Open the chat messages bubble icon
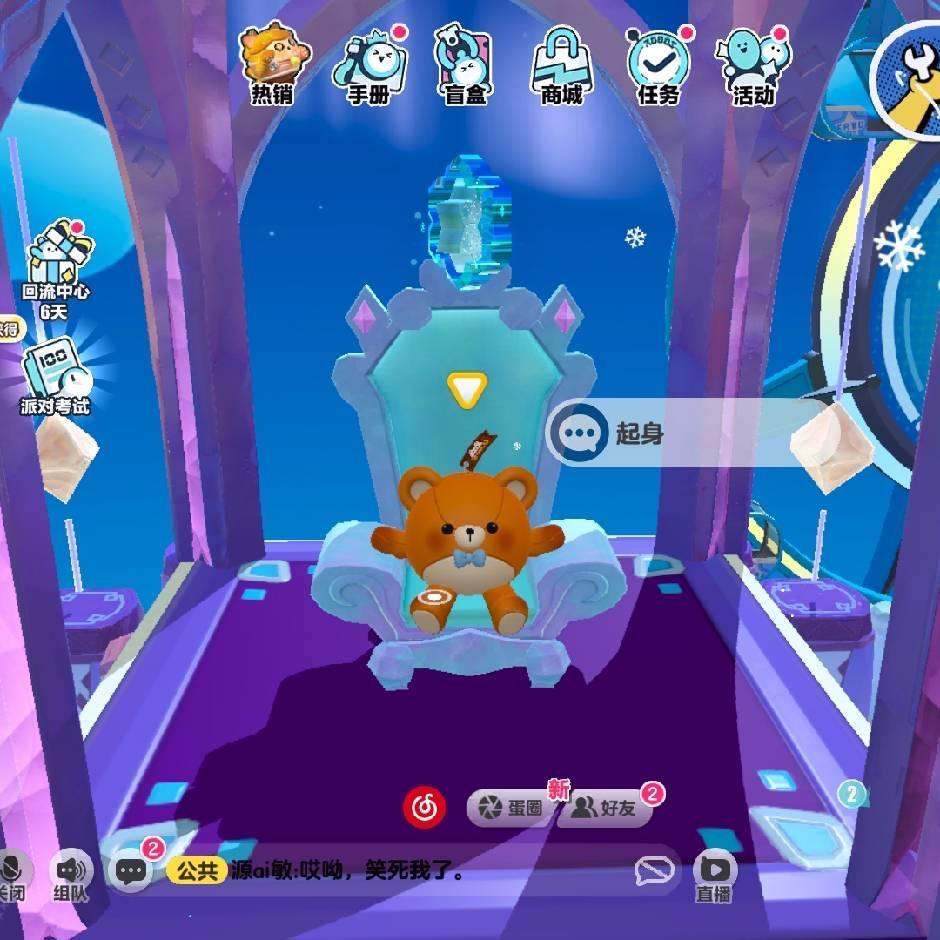Image resolution: width=940 pixels, height=940 pixels. click(132, 870)
